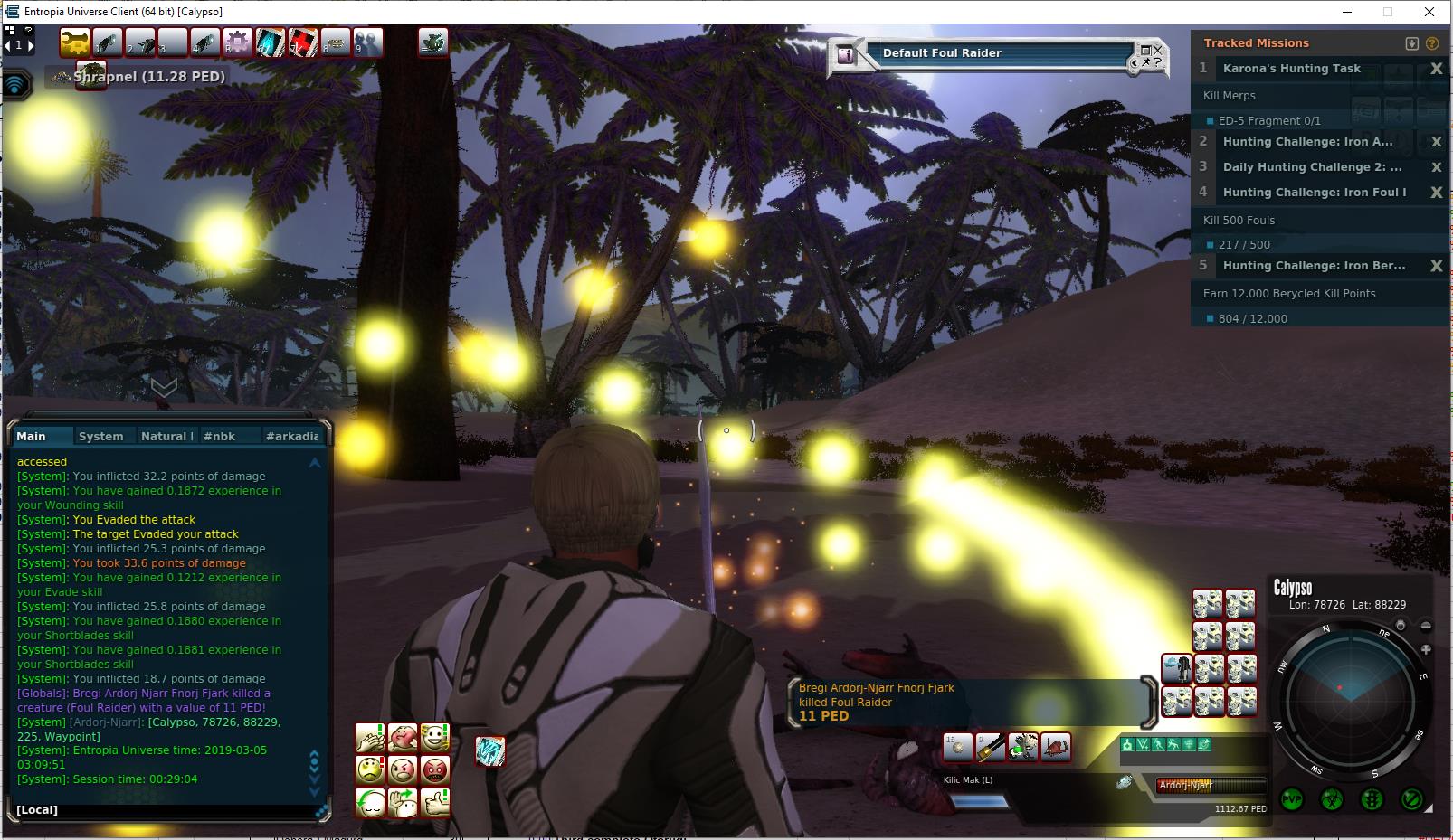
Task: Remove Karona's Hunting Task from tracking
Action: click(1436, 69)
